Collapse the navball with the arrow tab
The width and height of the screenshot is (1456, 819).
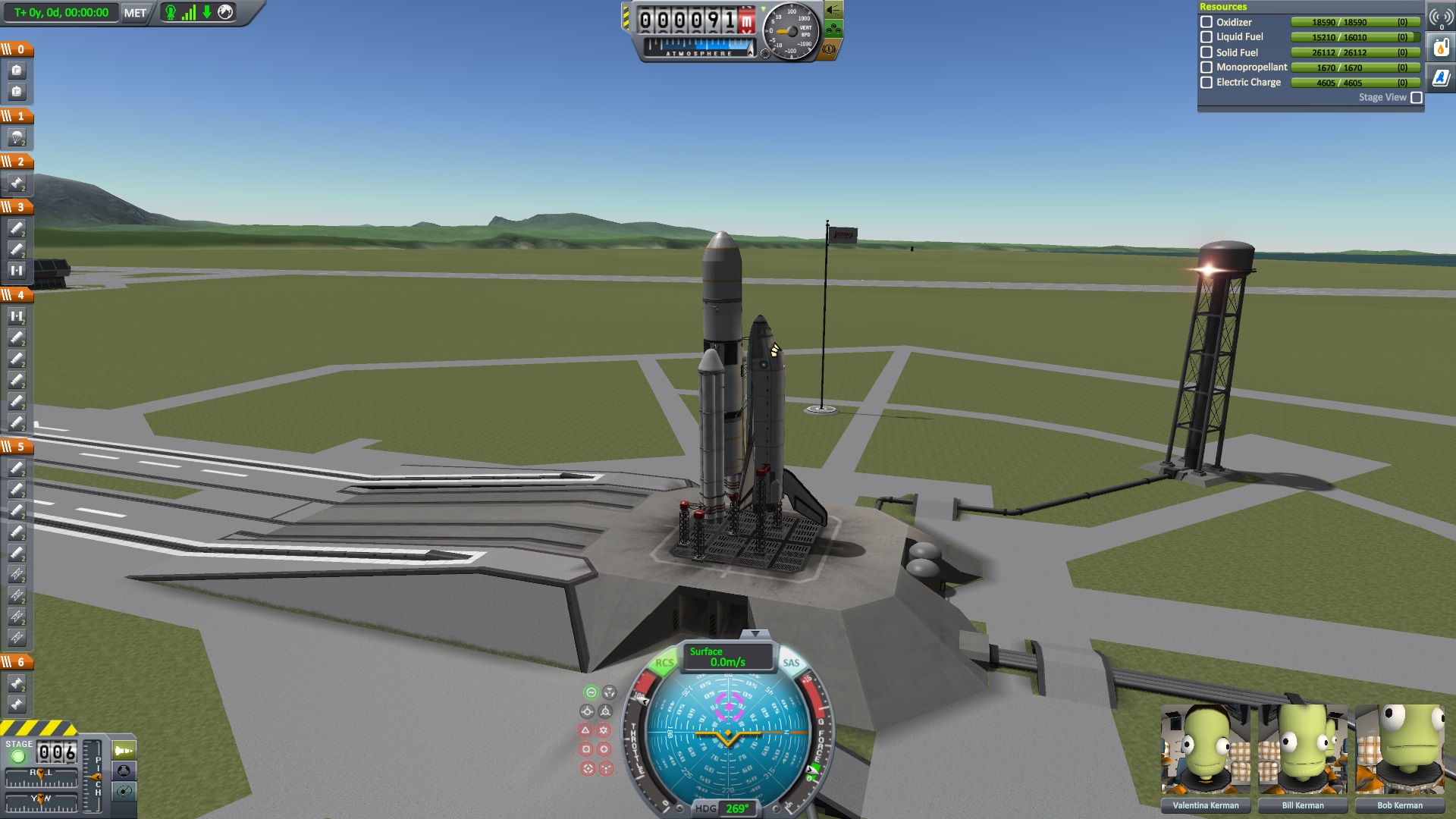pyautogui.click(x=754, y=633)
